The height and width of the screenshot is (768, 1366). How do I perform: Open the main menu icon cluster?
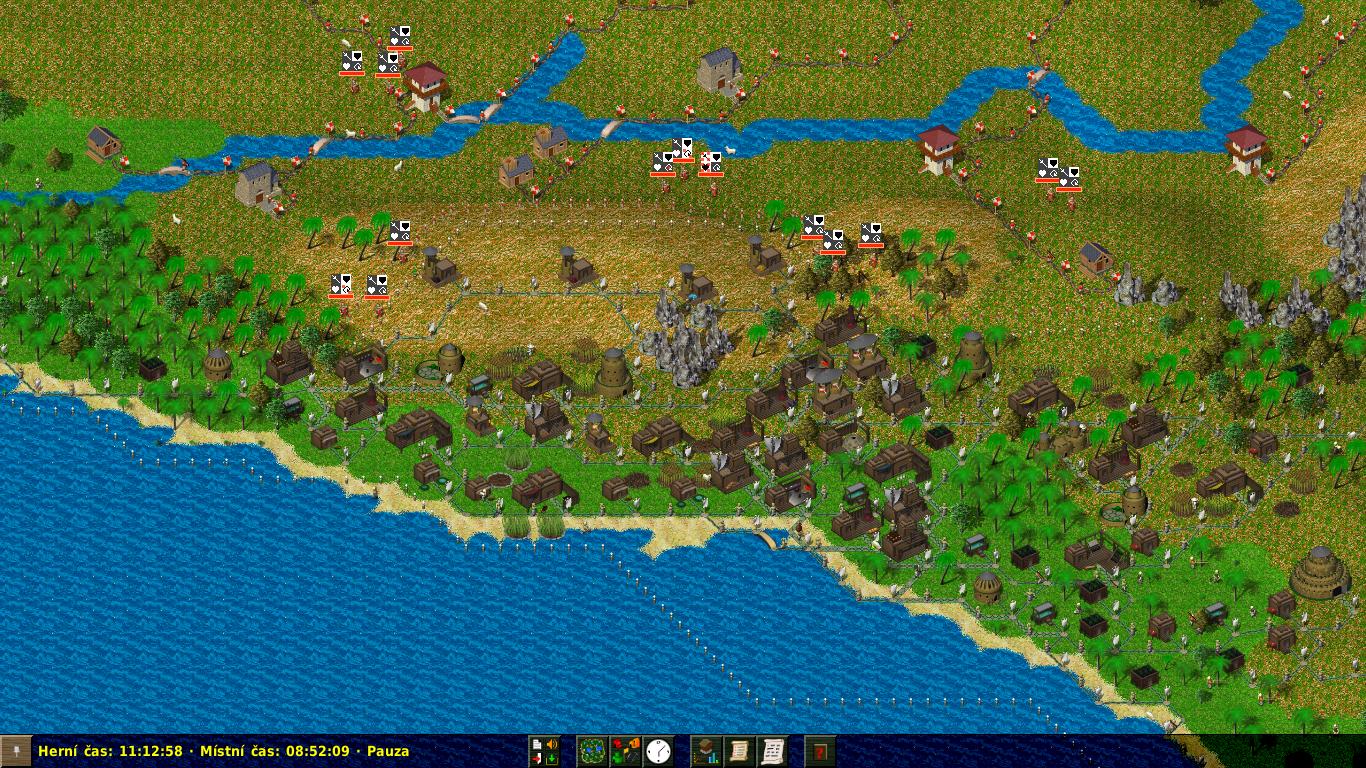[545, 751]
